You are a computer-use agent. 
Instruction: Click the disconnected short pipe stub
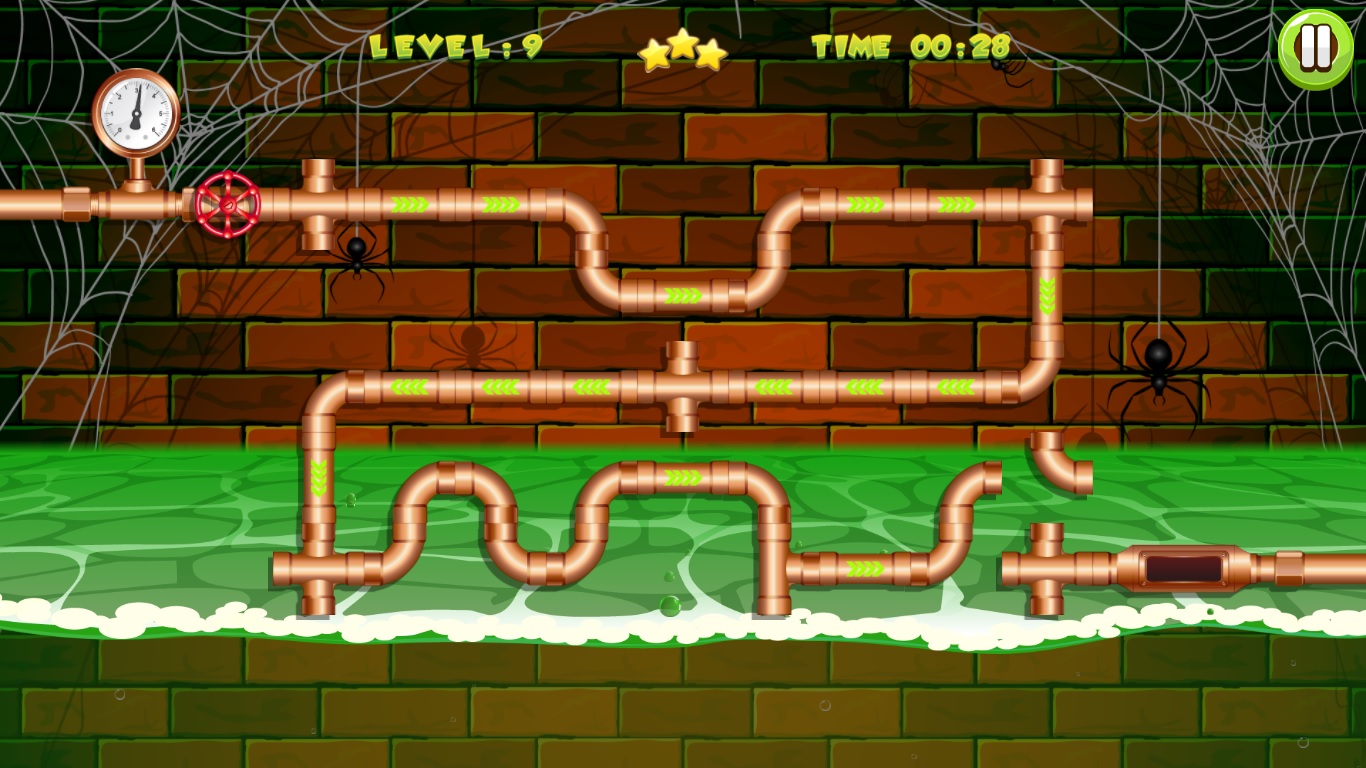(x=1046, y=535)
